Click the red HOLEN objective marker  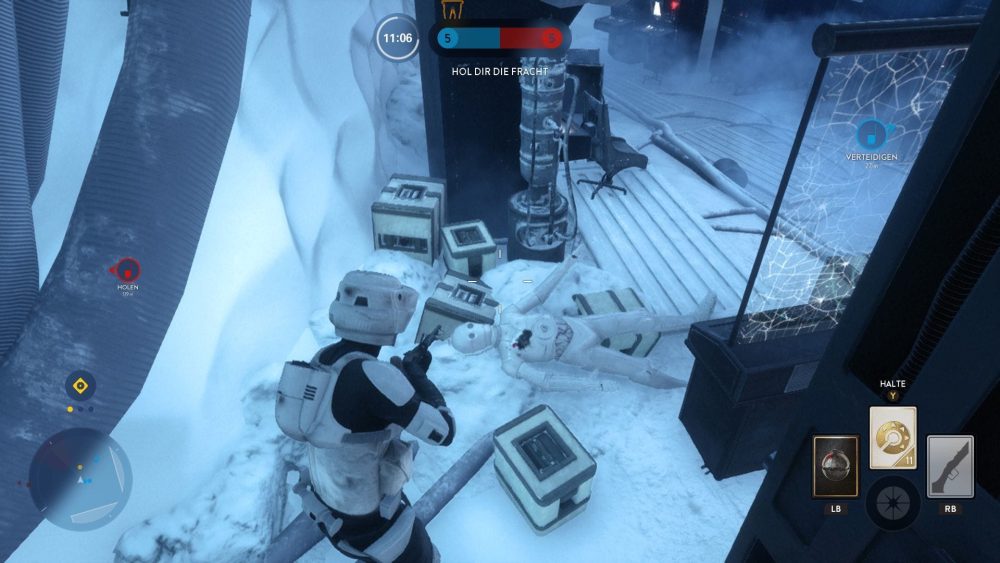pos(127,269)
